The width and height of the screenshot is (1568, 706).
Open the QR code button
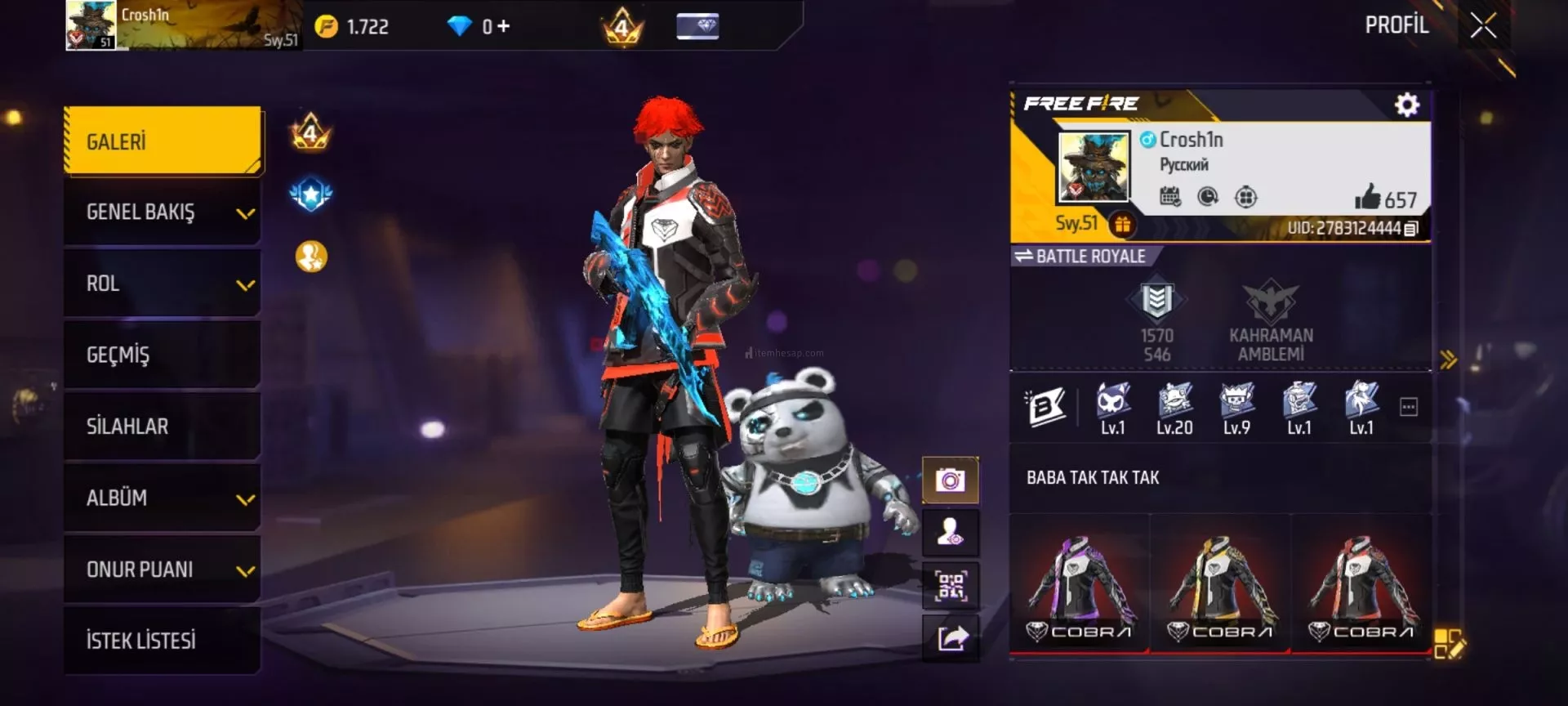pos(951,585)
